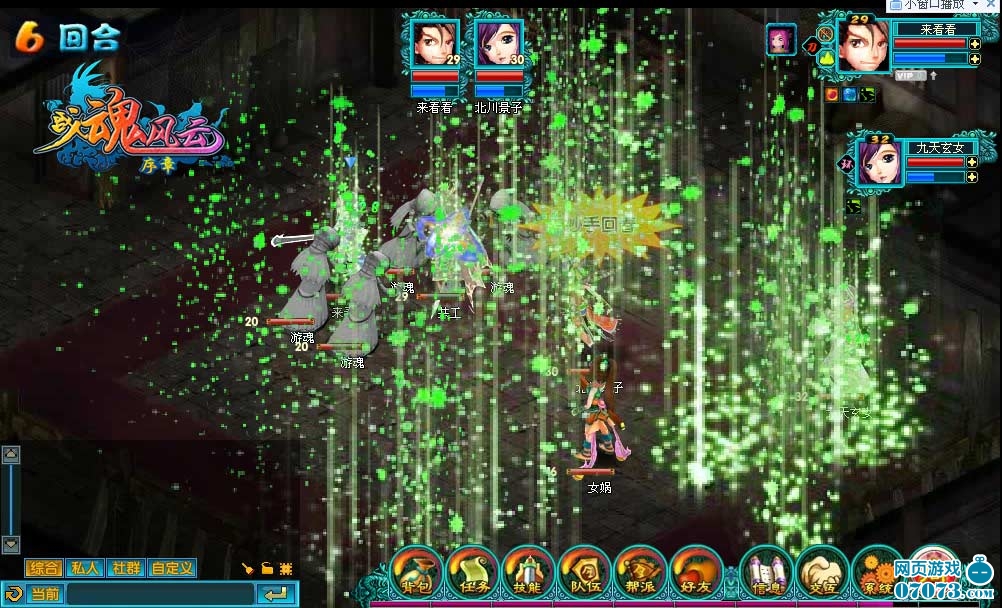The width and height of the screenshot is (1002, 608).
Task: Select the 来看看 team portrait at top center
Action: (x=435, y=44)
